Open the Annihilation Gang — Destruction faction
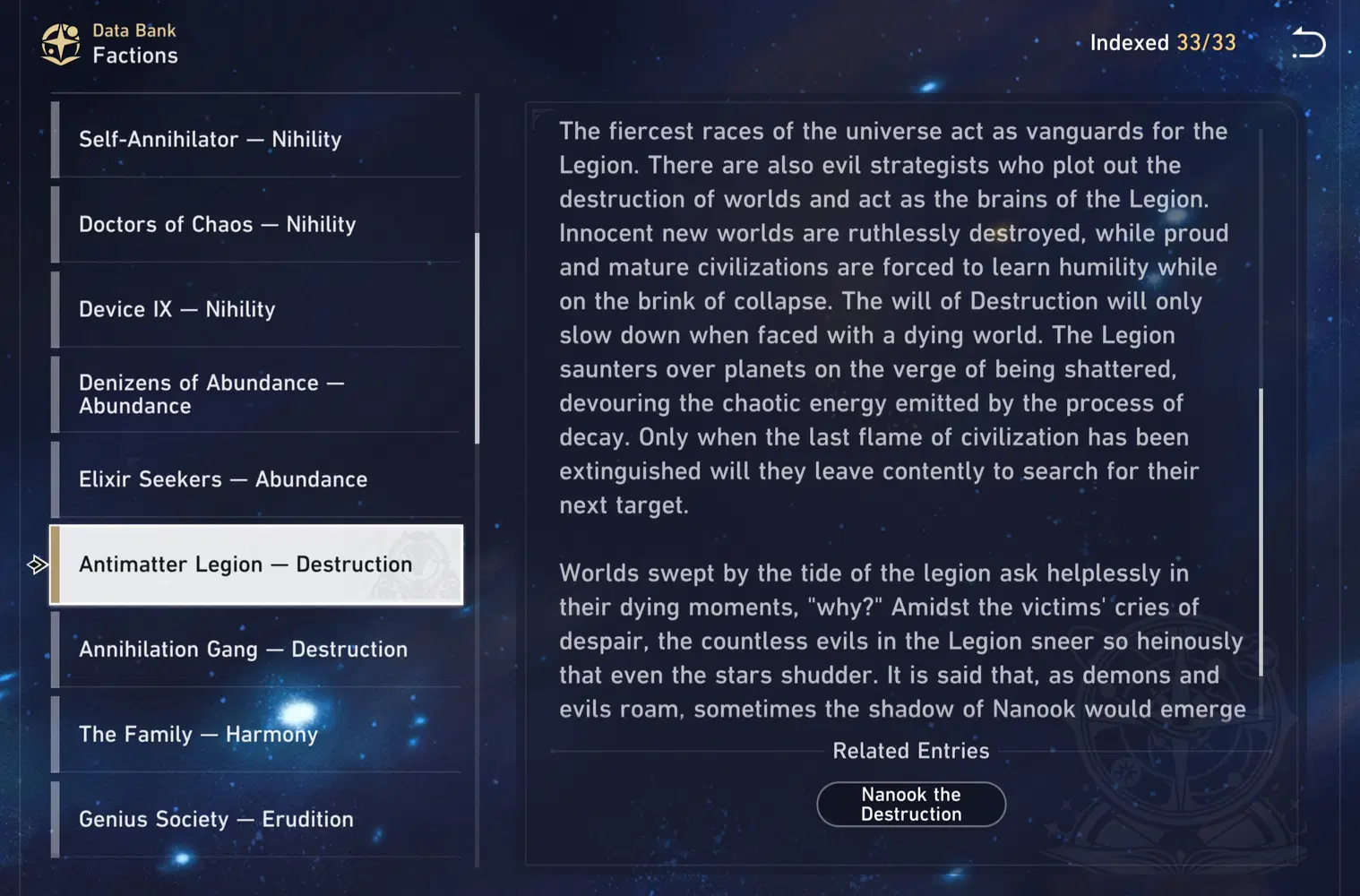The image size is (1360, 896). [x=257, y=649]
